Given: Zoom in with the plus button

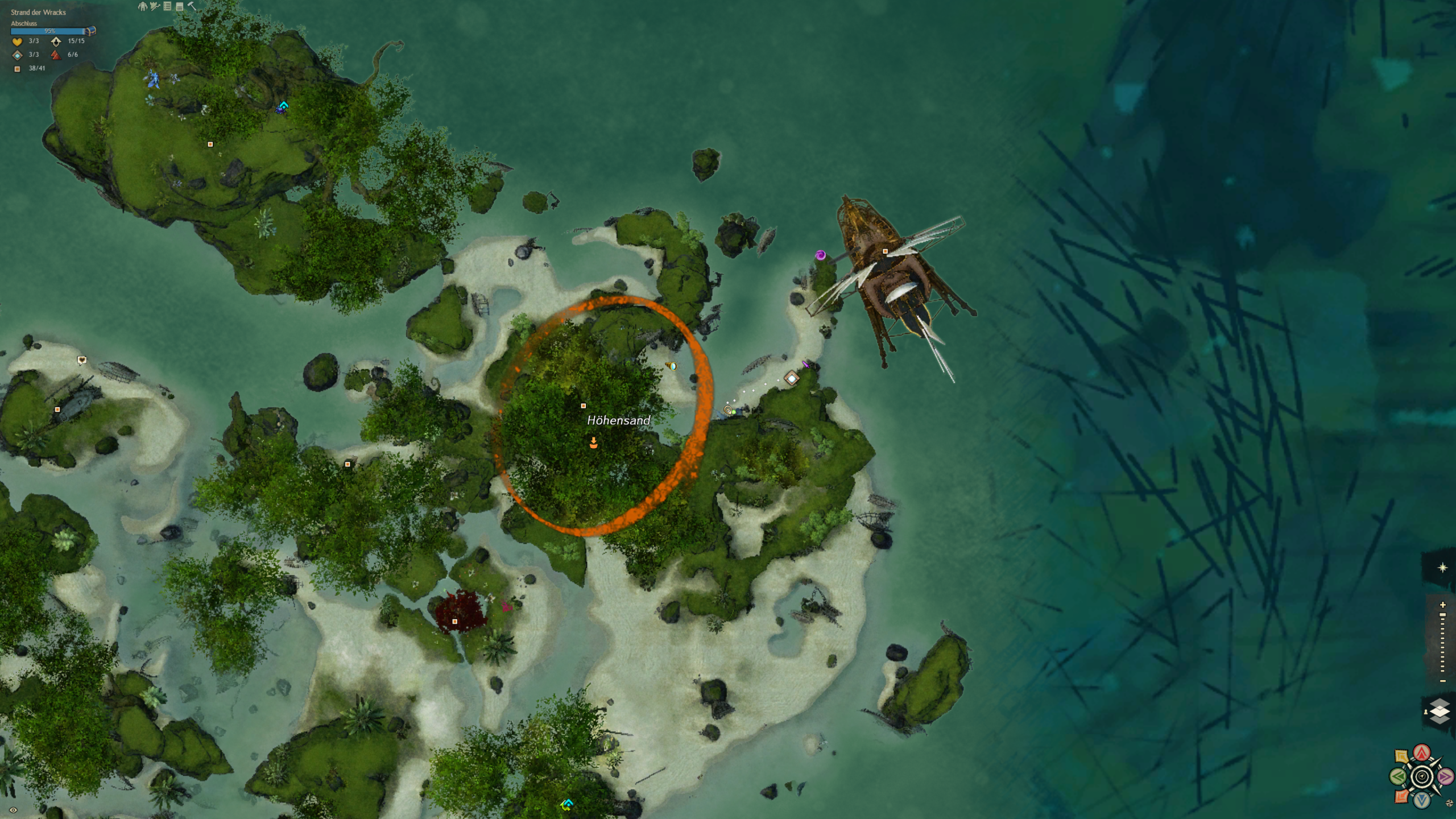Looking at the screenshot, I should coord(1442,605).
